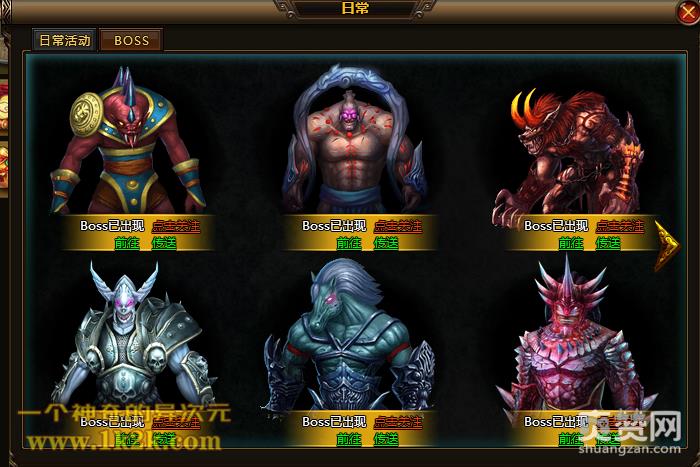This screenshot has height=467, width=700.
Task: Click 点击关注 for the red shield-bearing demon boss
Action: coord(175,226)
